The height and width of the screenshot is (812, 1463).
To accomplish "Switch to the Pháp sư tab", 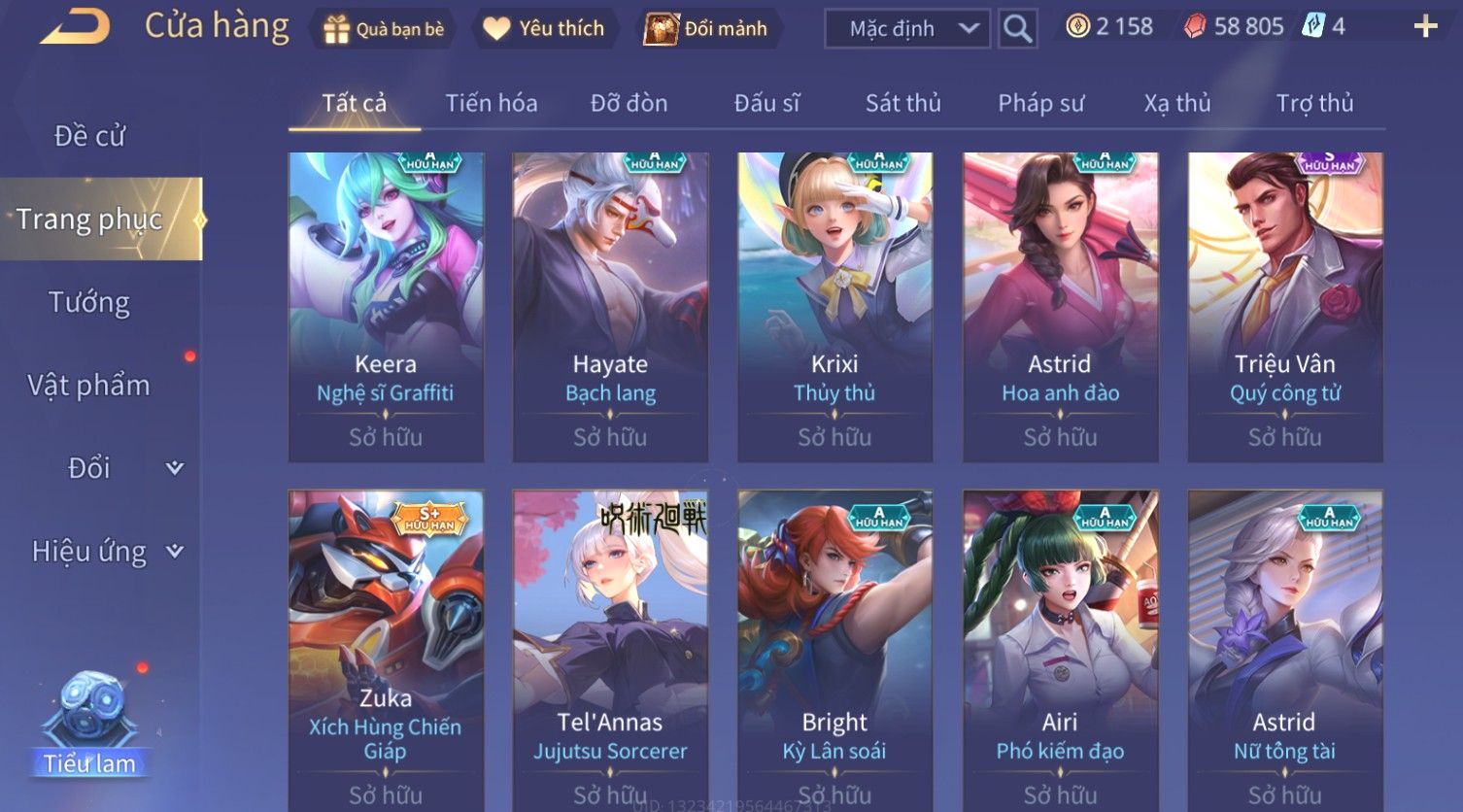I will click(x=1040, y=103).
